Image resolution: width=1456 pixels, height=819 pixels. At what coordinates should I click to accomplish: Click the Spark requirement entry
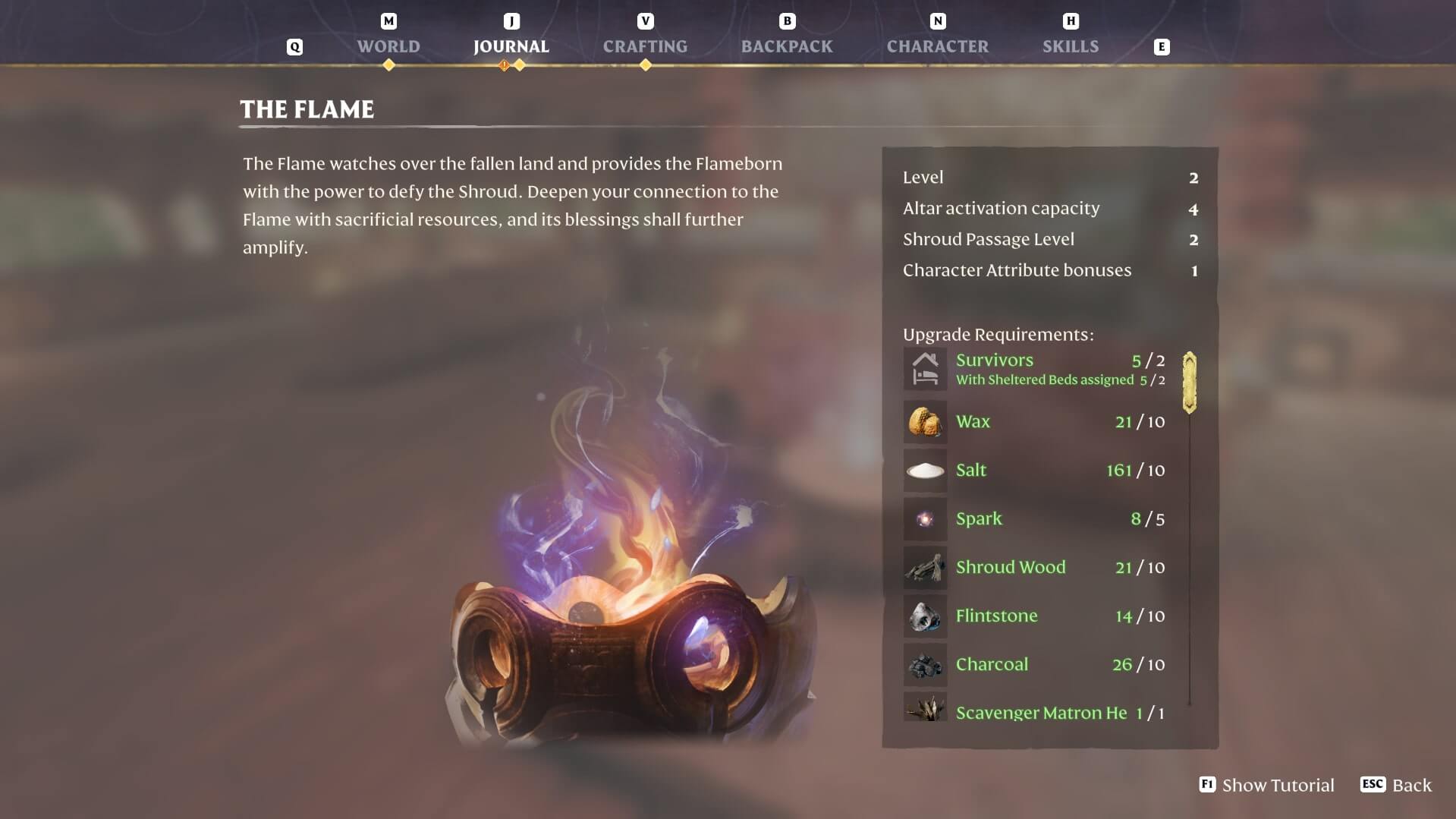1035,519
